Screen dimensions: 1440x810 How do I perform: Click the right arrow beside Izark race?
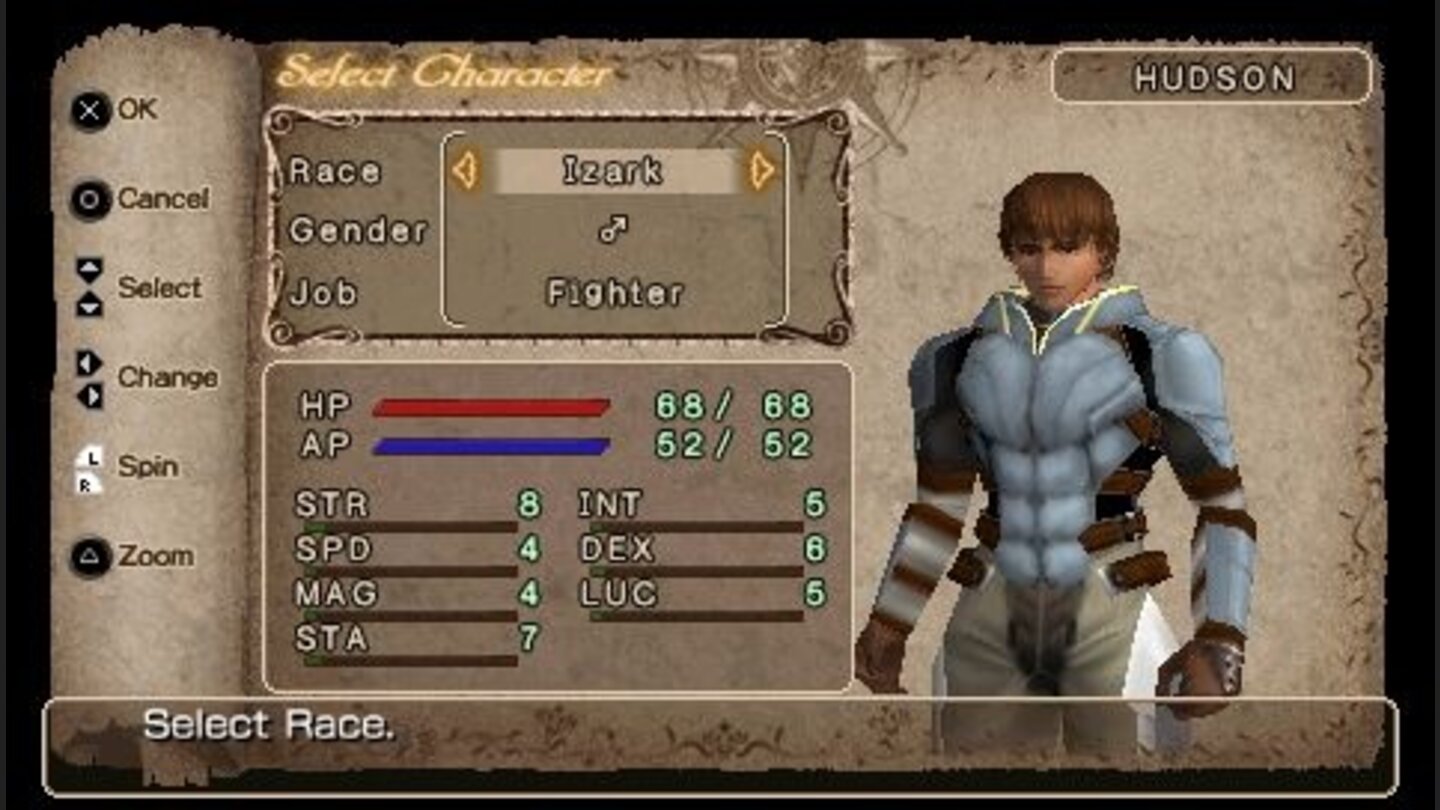point(762,171)
